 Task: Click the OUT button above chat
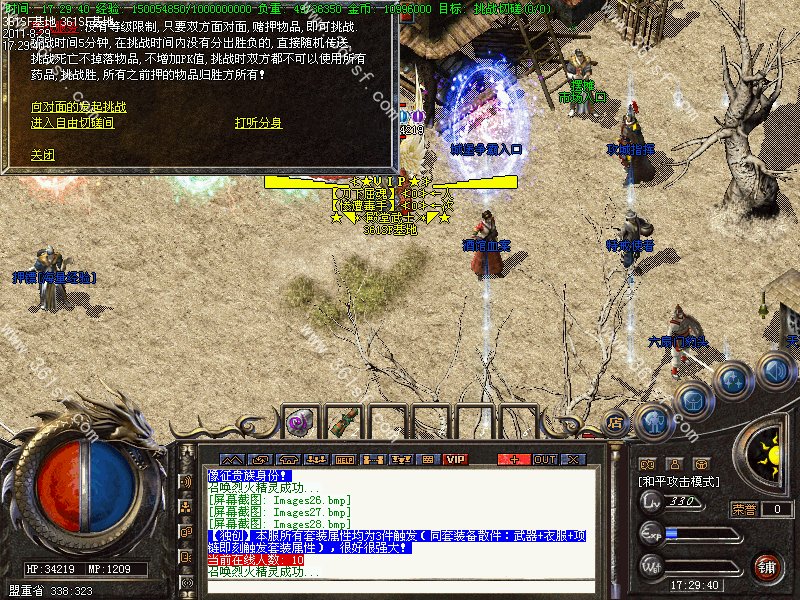544,459
